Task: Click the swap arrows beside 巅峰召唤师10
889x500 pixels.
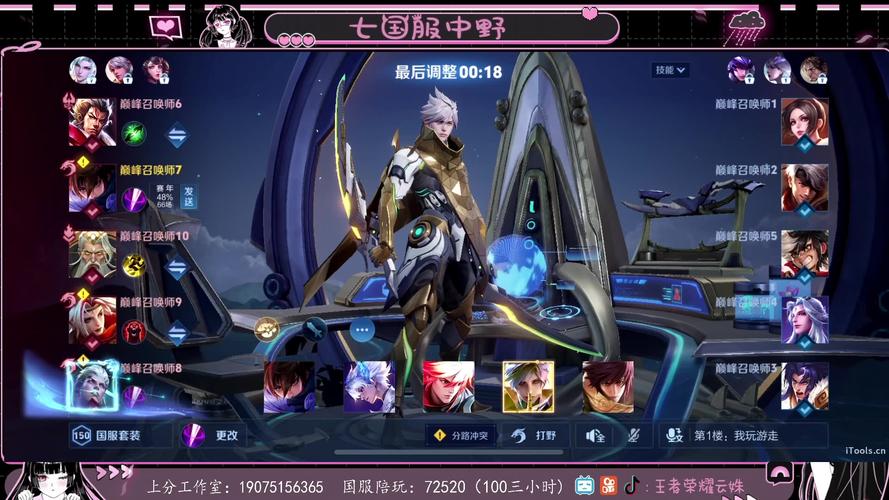Action: pyautogui.click(x=177, y=267)
